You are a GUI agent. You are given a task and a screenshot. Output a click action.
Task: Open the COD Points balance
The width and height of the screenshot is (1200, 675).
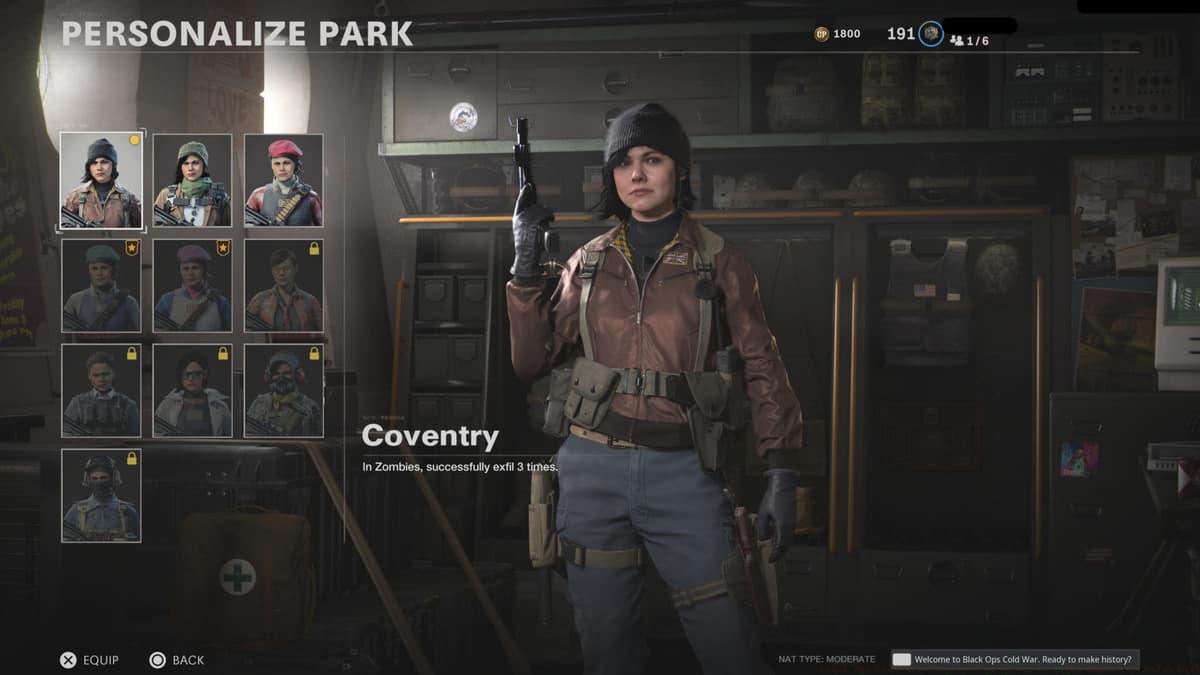click(x=838, y=34)
